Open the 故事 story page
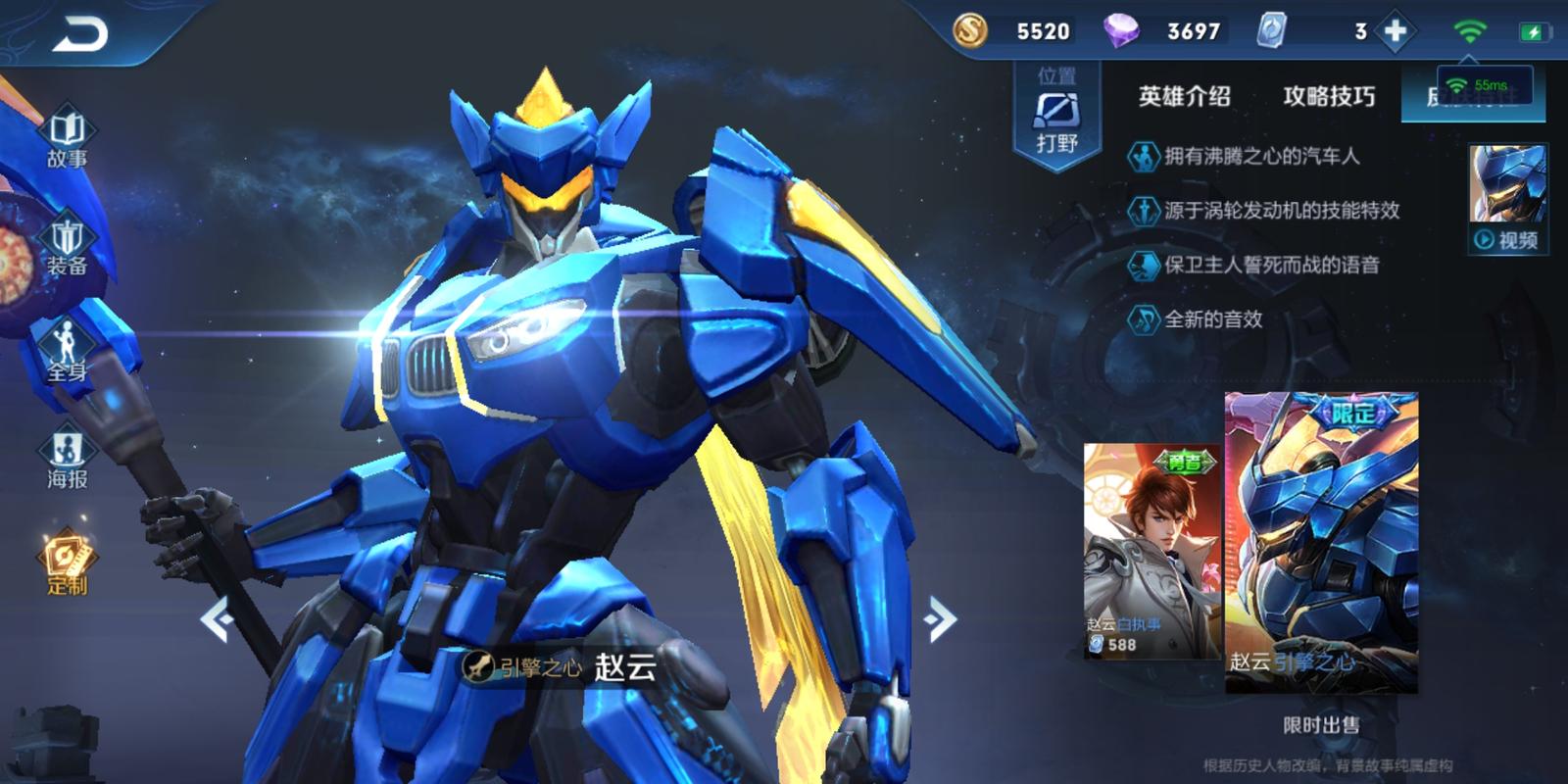The image size is (1568, 784). click(67, 139)
